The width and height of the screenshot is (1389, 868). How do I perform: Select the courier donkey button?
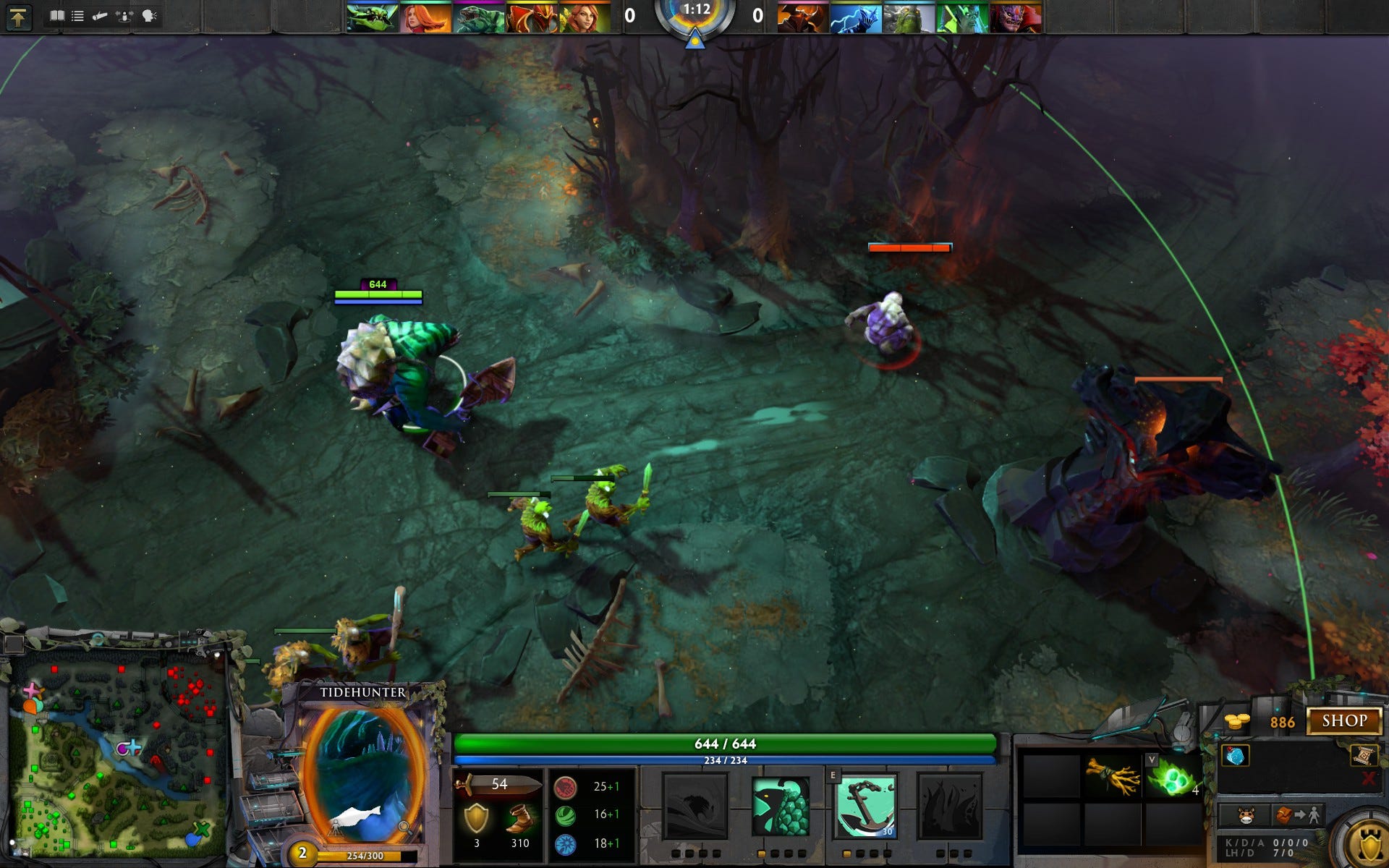click(x=1245, y=816)
